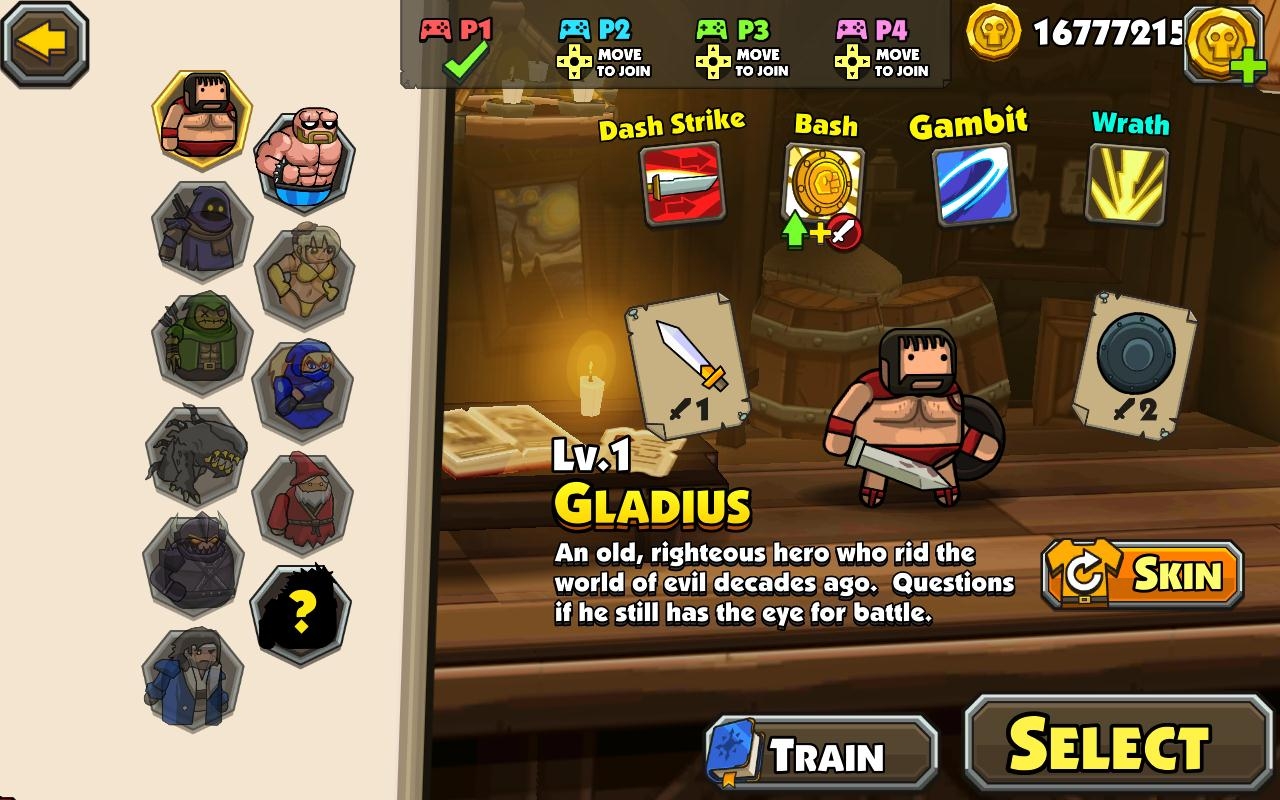Go back with the yellow arrow button
The height and width of the screenshot is (800, 1280).
click(x=44, y=42)
